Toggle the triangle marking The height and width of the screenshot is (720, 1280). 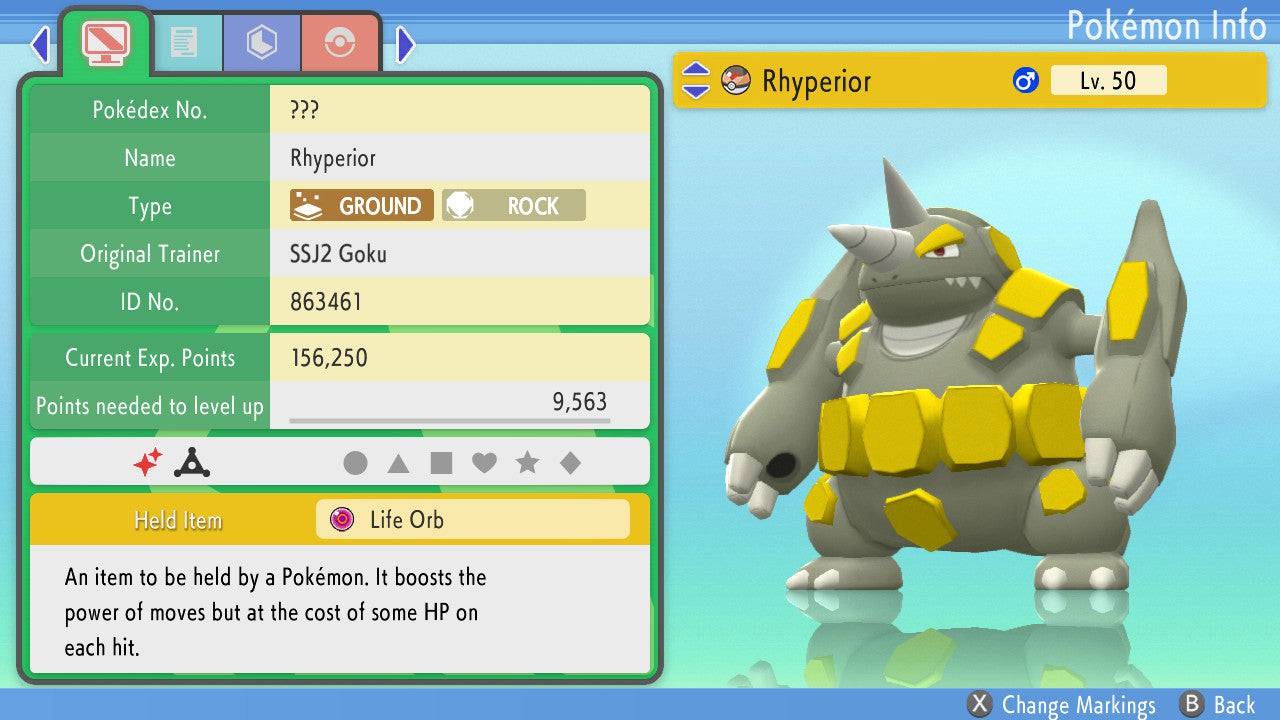[x=398, y=463]
